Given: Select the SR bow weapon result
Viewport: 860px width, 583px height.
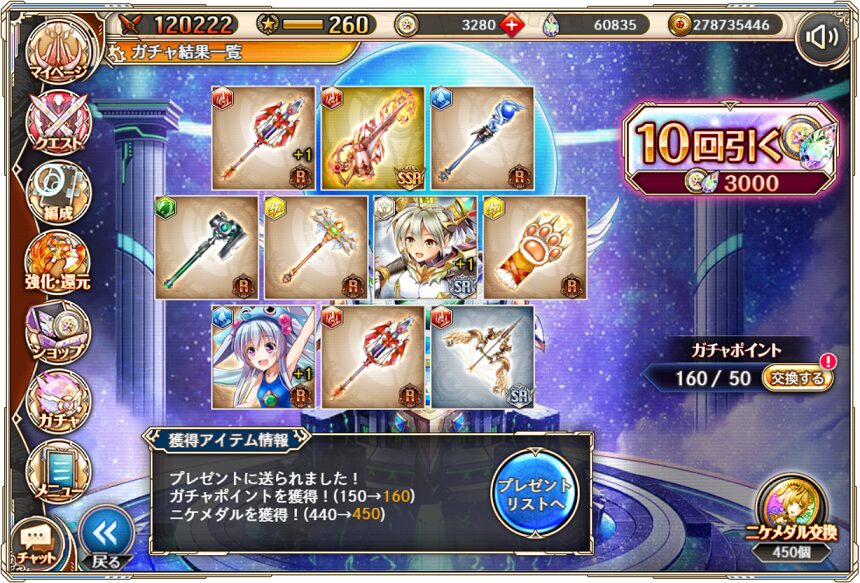Looking at the screenshot, I should [x=482, y=357].
